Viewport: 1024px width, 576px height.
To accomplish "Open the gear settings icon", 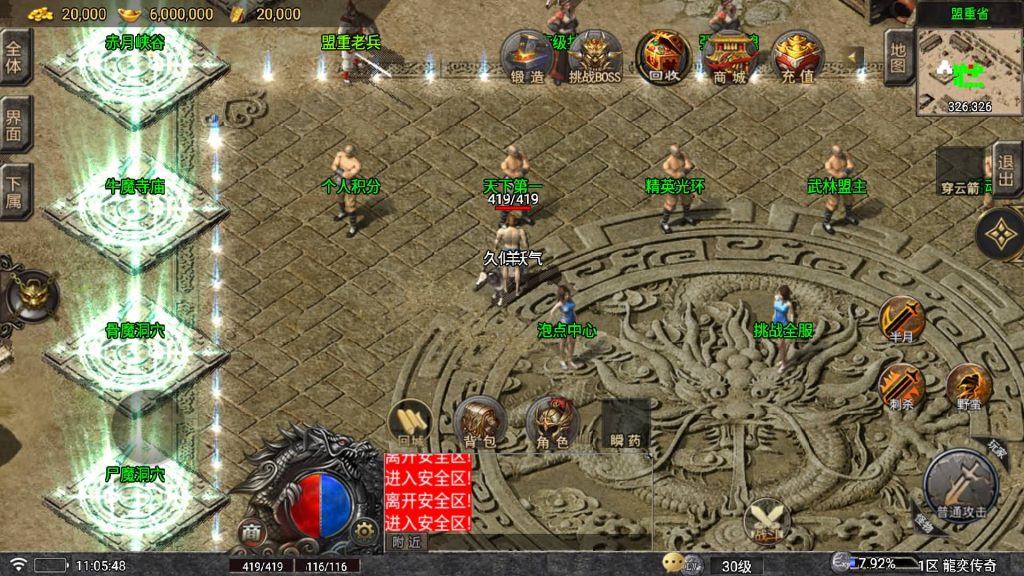I will click(366, 530).
